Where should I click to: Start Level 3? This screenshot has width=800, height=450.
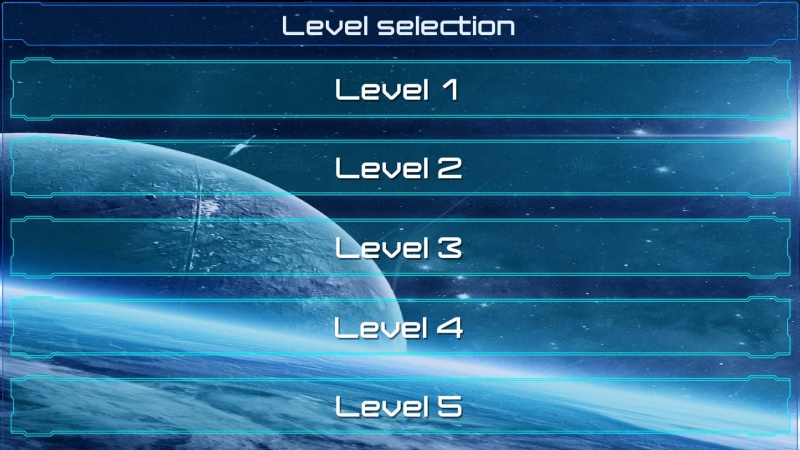click(x=399, y=247)
